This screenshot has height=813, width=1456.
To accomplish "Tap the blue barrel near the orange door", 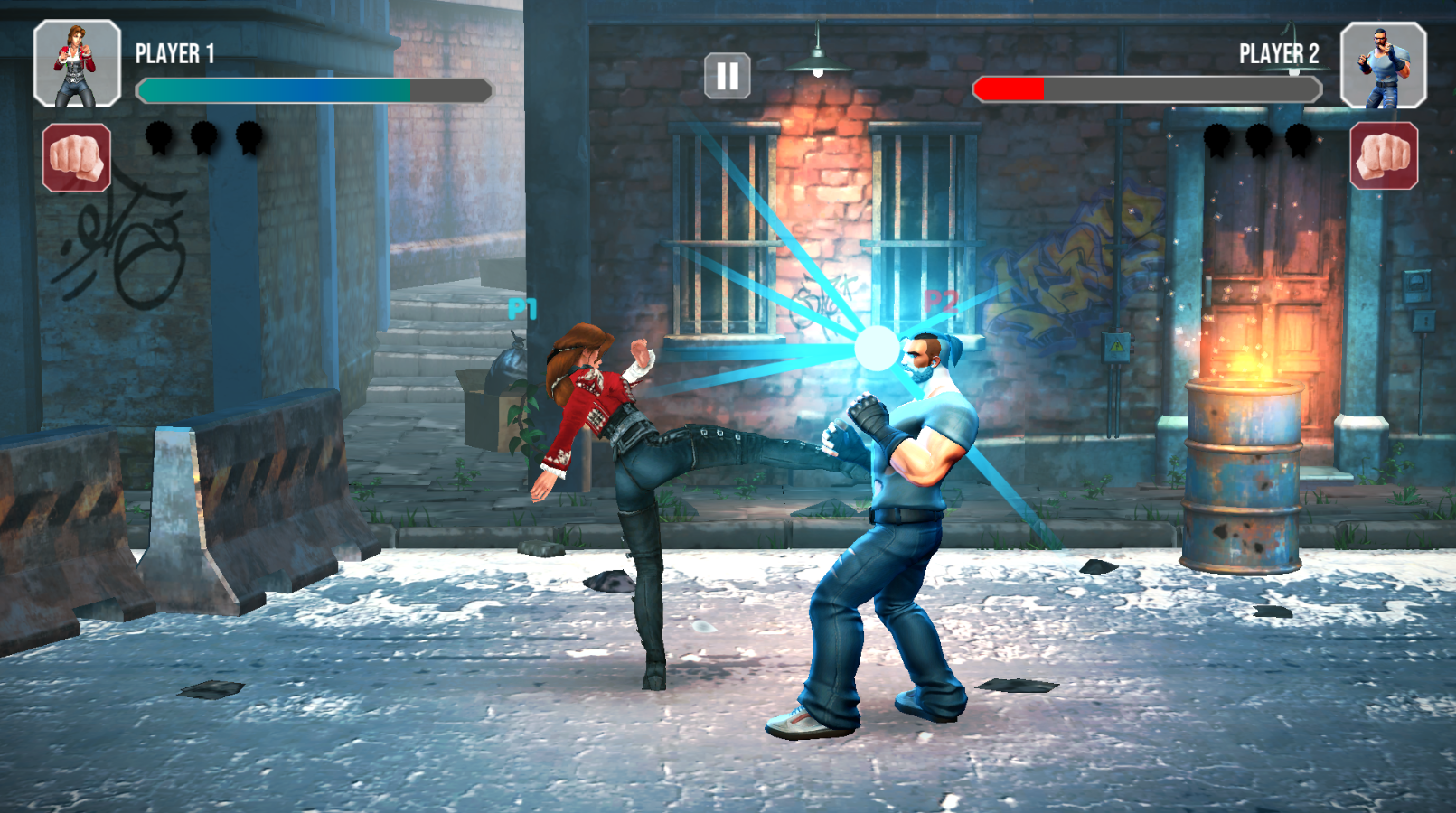I will coord(1245,474).
